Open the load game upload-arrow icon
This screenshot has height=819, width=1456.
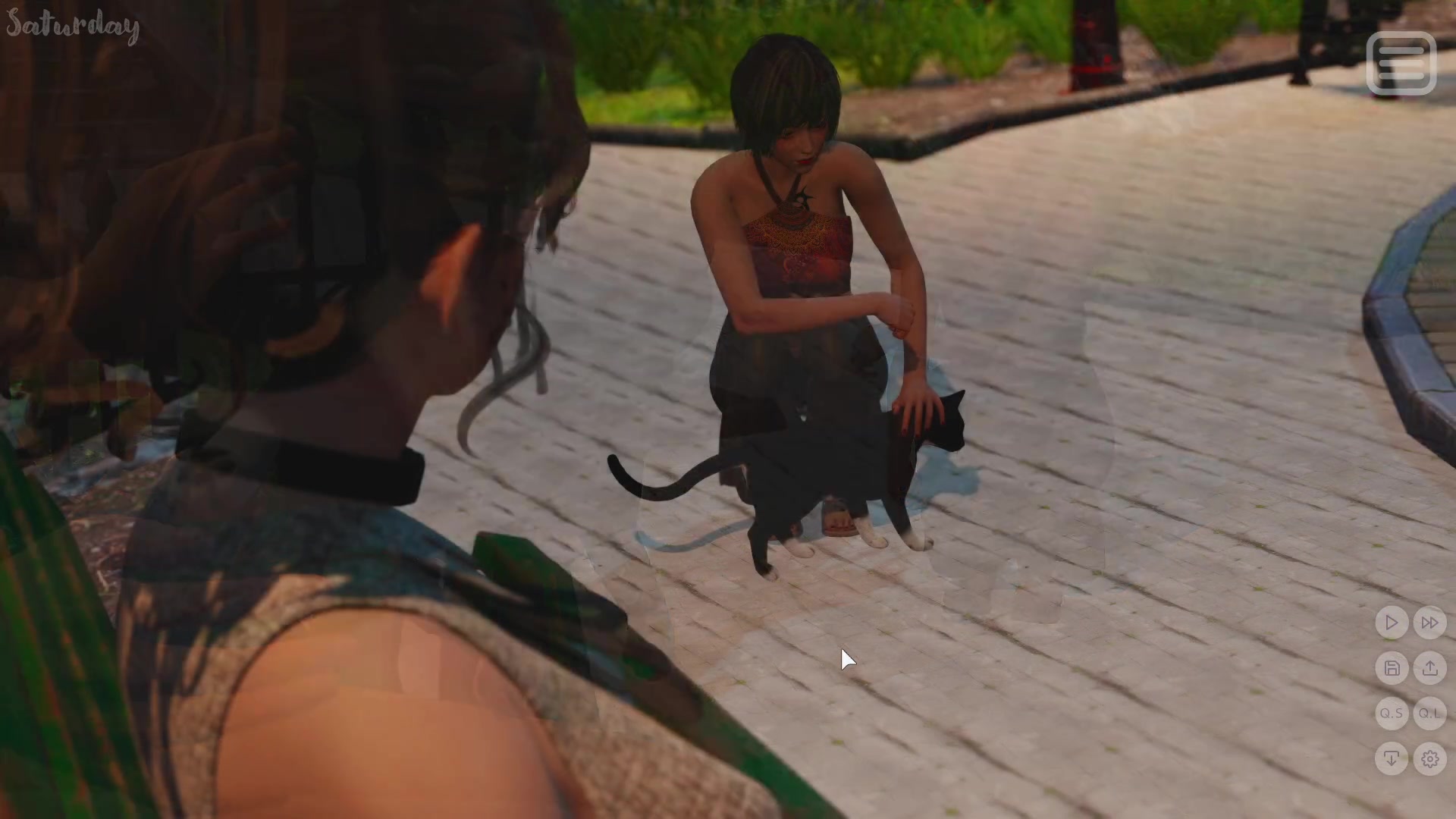tap(1429, 668)
